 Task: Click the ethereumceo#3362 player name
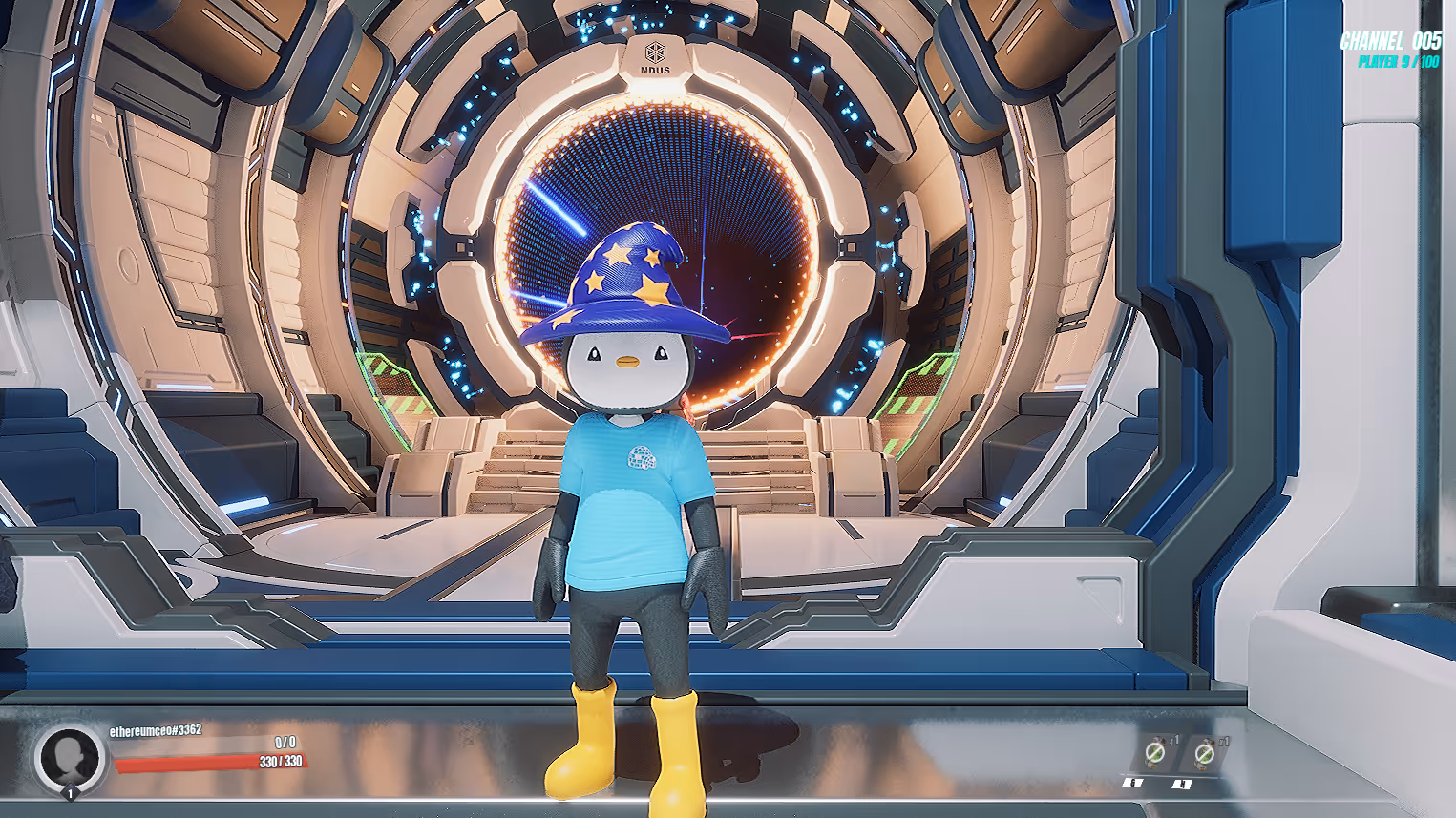pyautogui.click(x=156, y=731)
